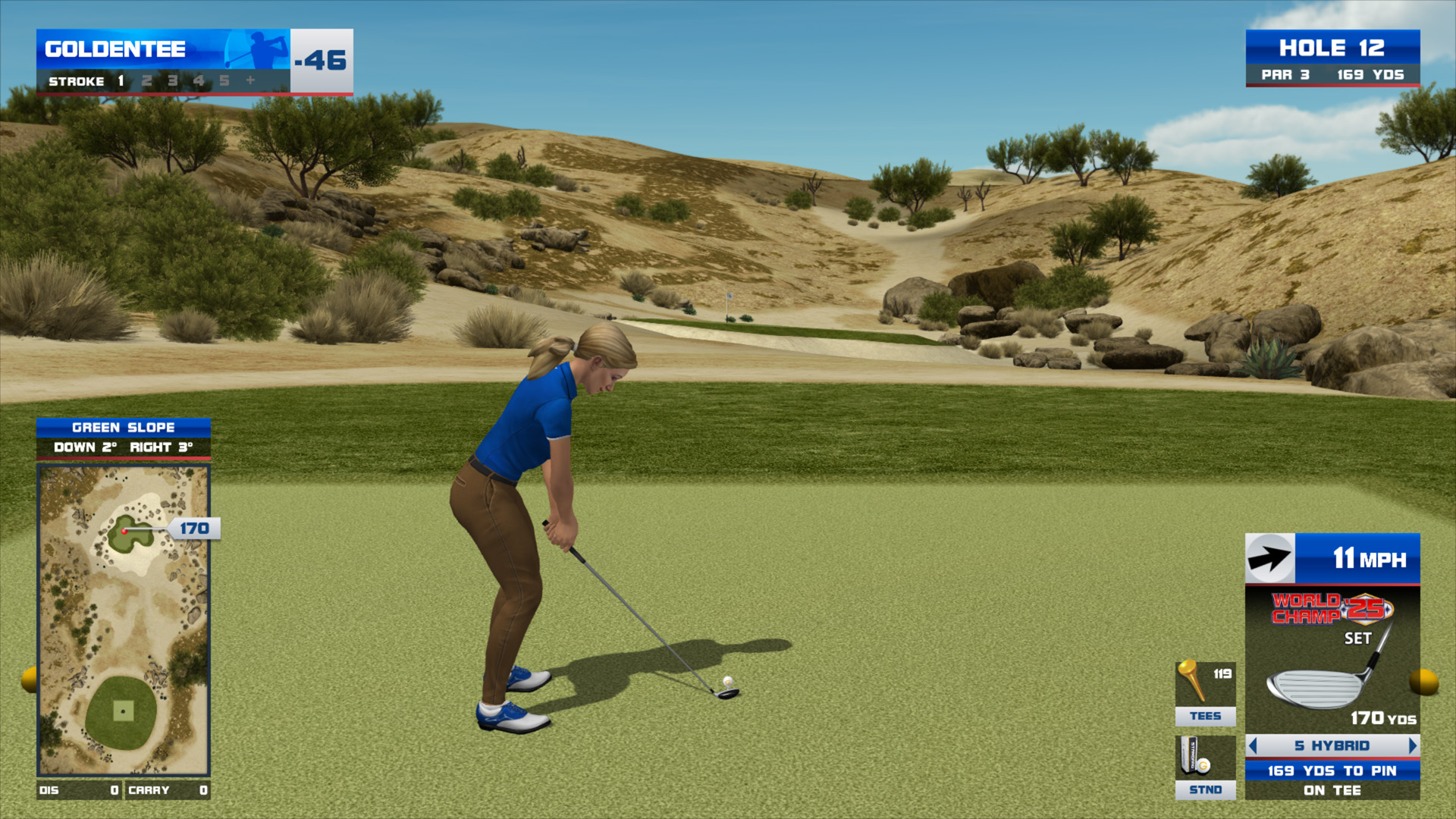
Task: Select the previous club with the left arrow
Action: coord(1253,746)
